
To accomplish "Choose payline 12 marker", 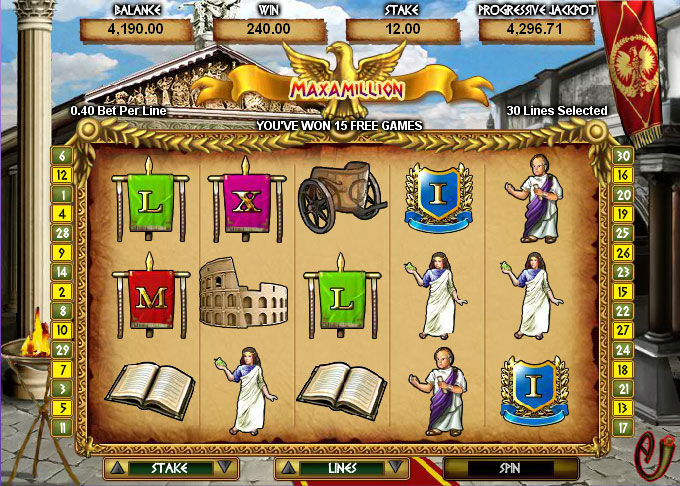I will click(62, 174).
